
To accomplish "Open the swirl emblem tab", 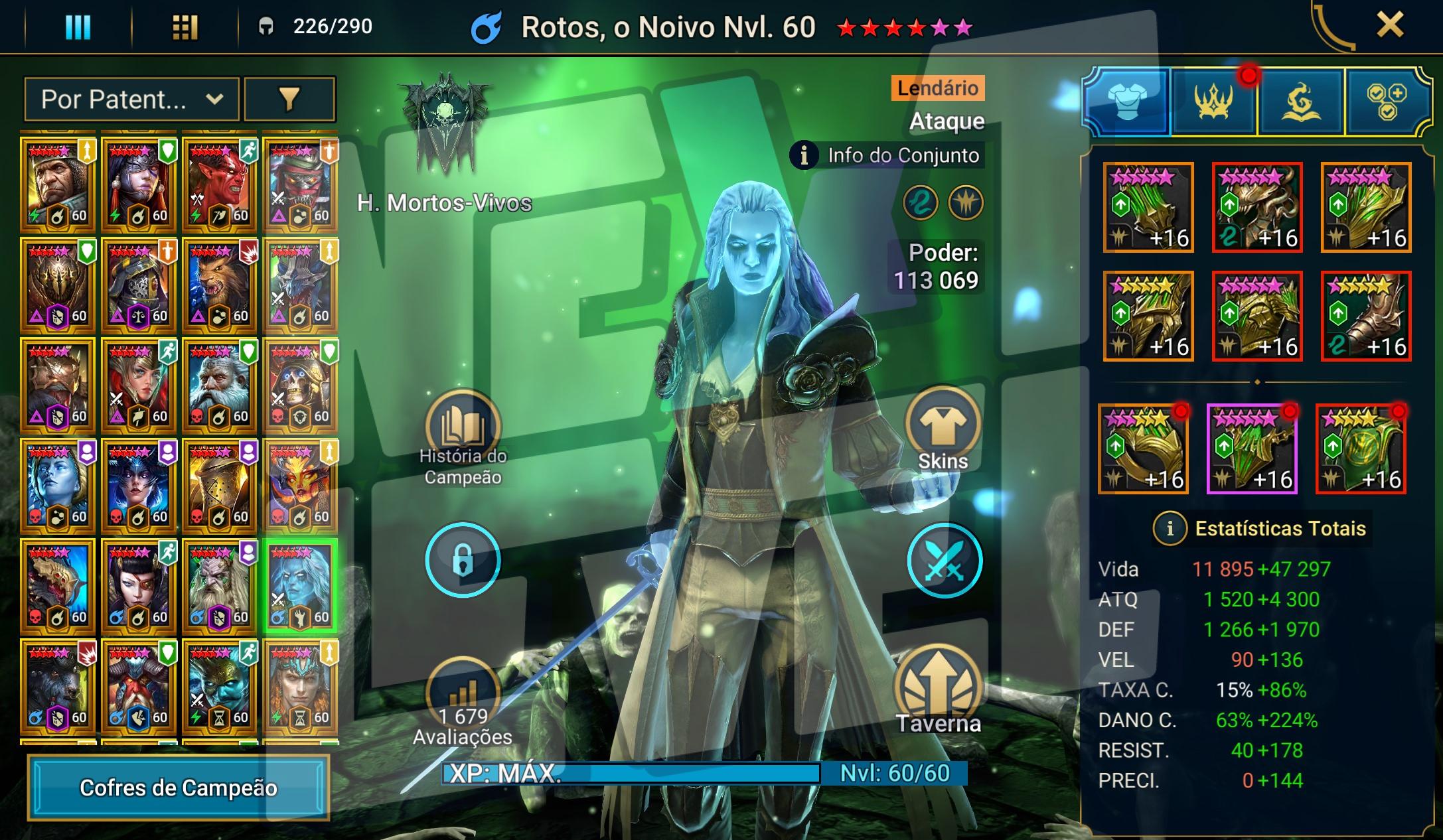I will (1300, 102).
